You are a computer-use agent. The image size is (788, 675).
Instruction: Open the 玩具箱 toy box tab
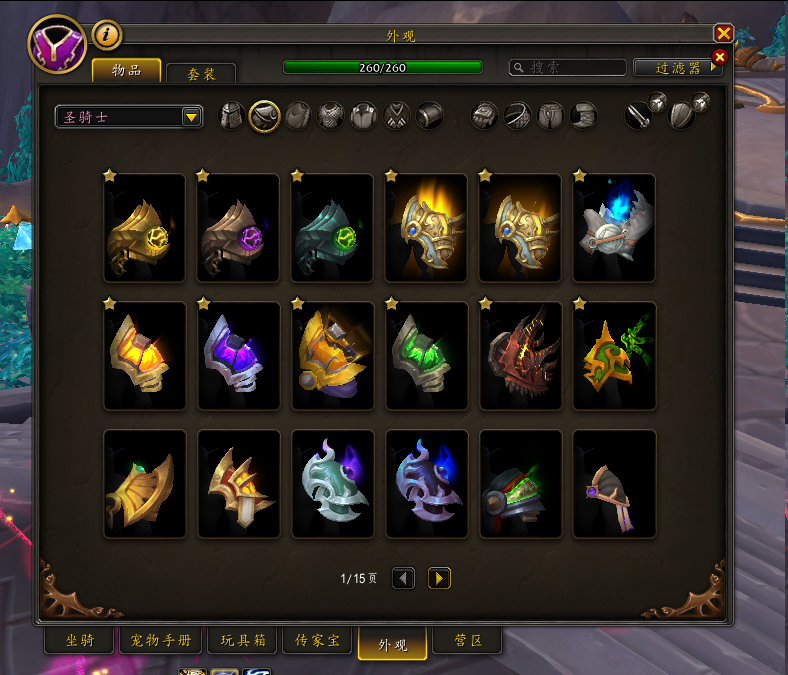[241, 640]
